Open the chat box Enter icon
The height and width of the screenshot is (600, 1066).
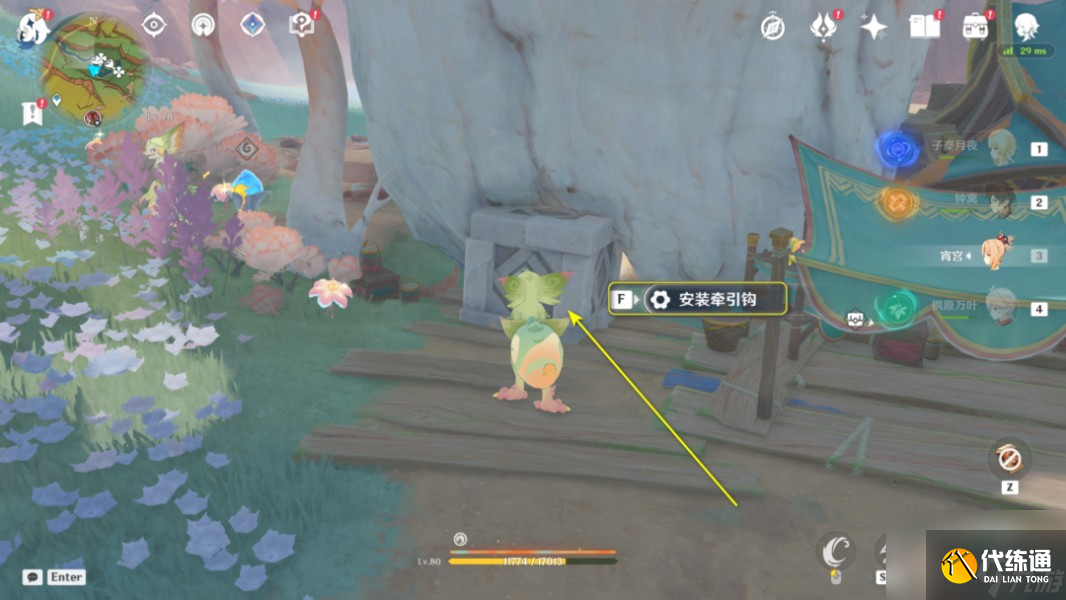point(56,577)
